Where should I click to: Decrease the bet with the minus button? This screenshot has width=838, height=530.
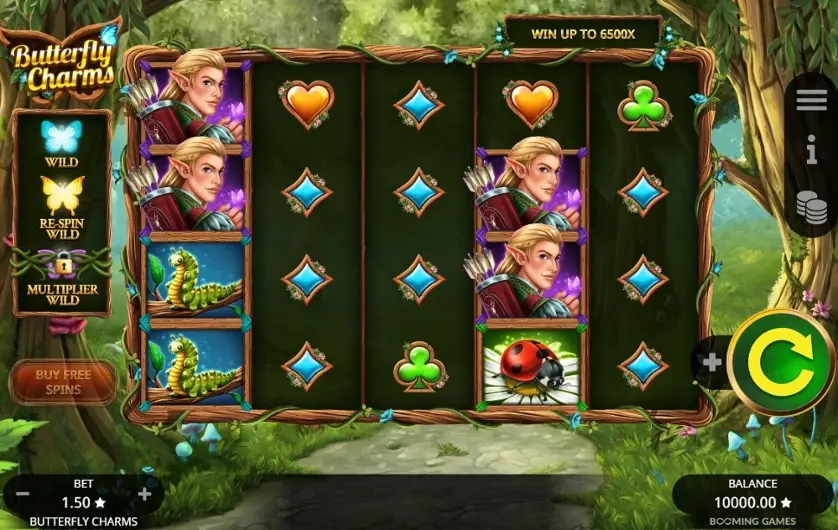pos(22,494)
